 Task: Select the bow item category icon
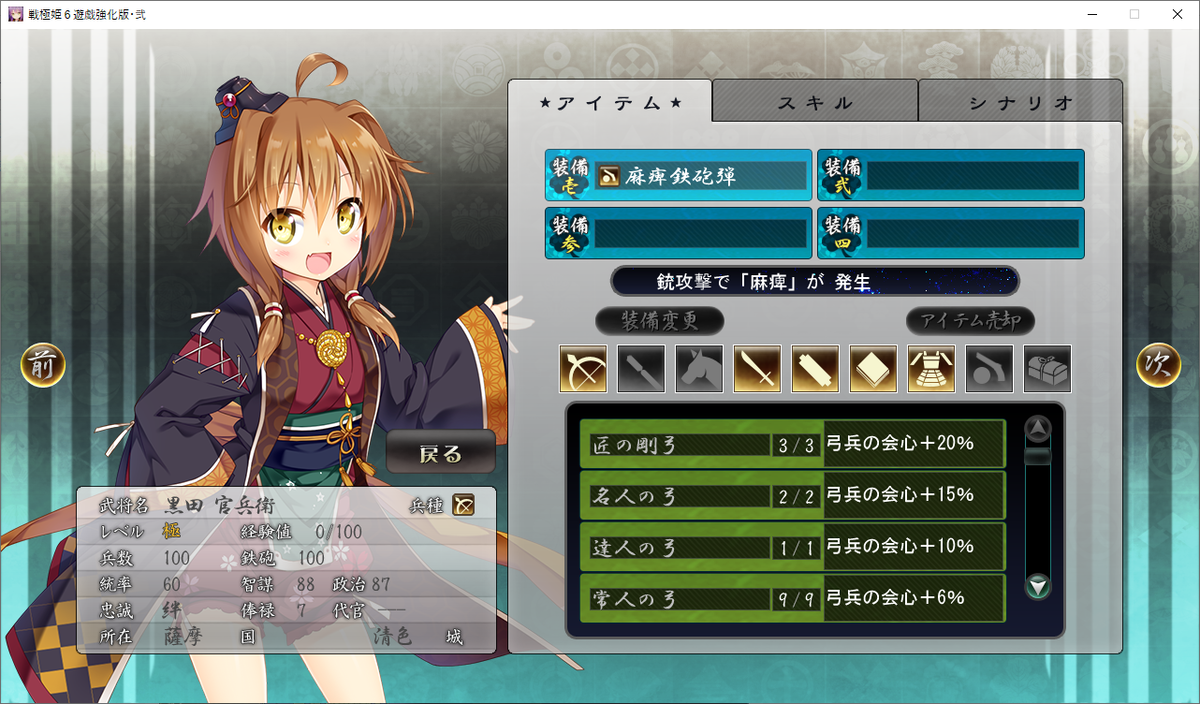[x=583, y=369]
